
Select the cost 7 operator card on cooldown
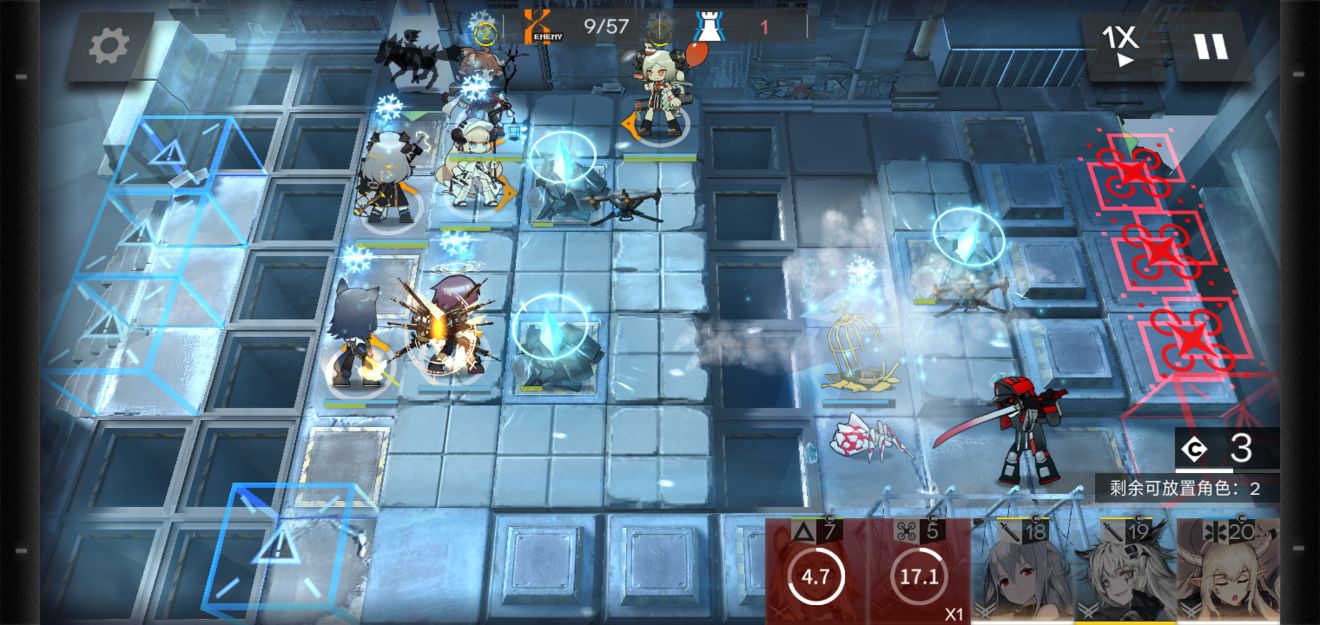pyautogui.click(x=816, y=572)
